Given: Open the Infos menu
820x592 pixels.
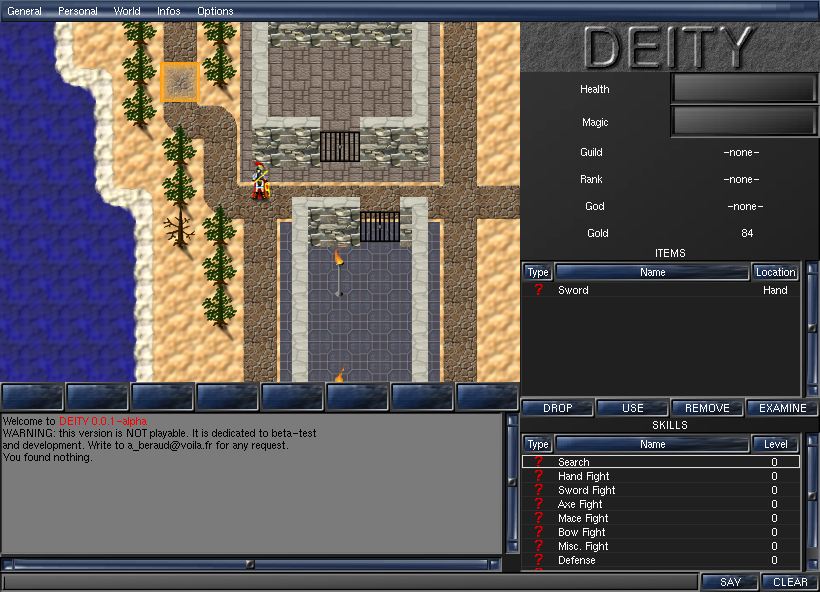Looking at the screenshot, I should click(169, 11).
